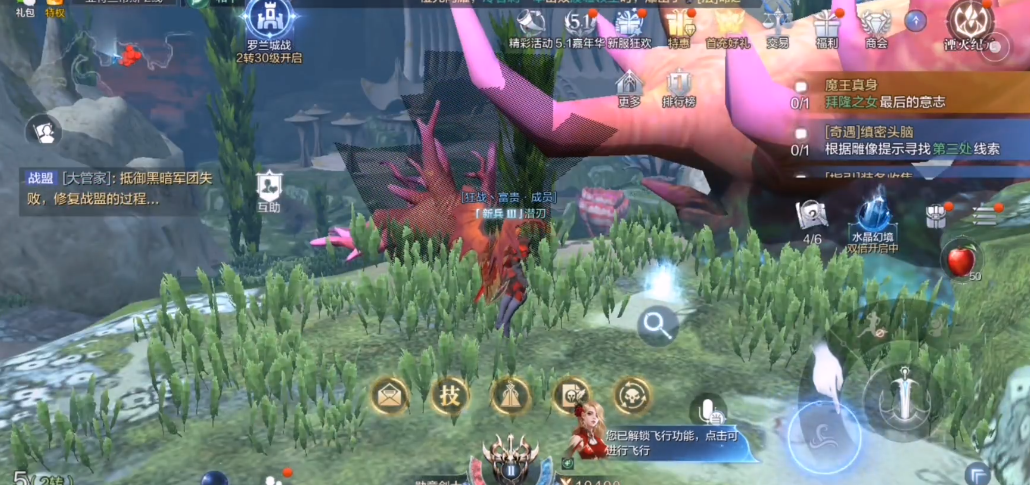The height and width of the screenshot is (485, 1030).
Task: Open the 新服狂欢 gift event
Action: [631, 25]
